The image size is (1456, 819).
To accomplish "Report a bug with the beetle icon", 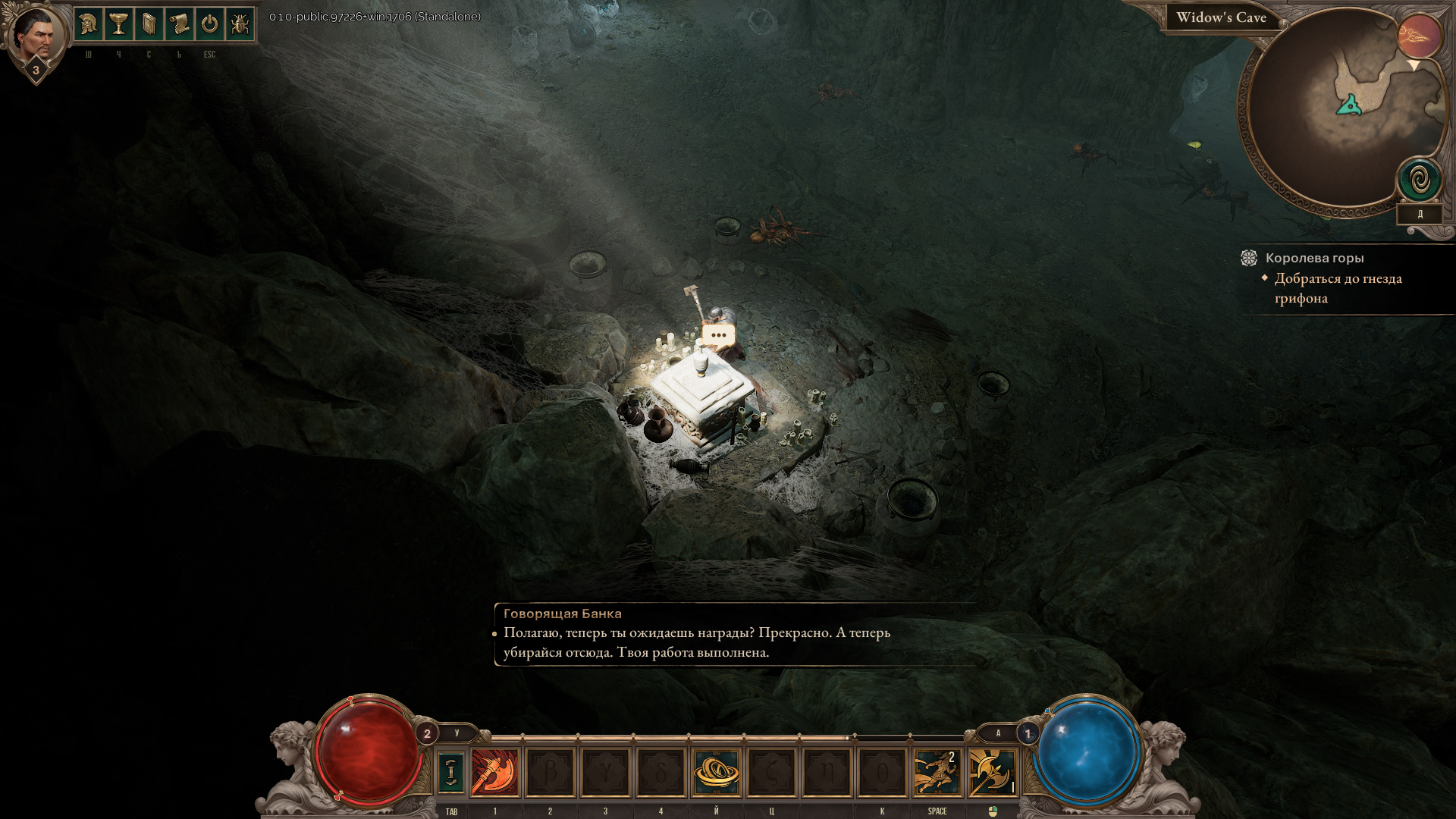I will pyautogui.click(x=240, y=24).
